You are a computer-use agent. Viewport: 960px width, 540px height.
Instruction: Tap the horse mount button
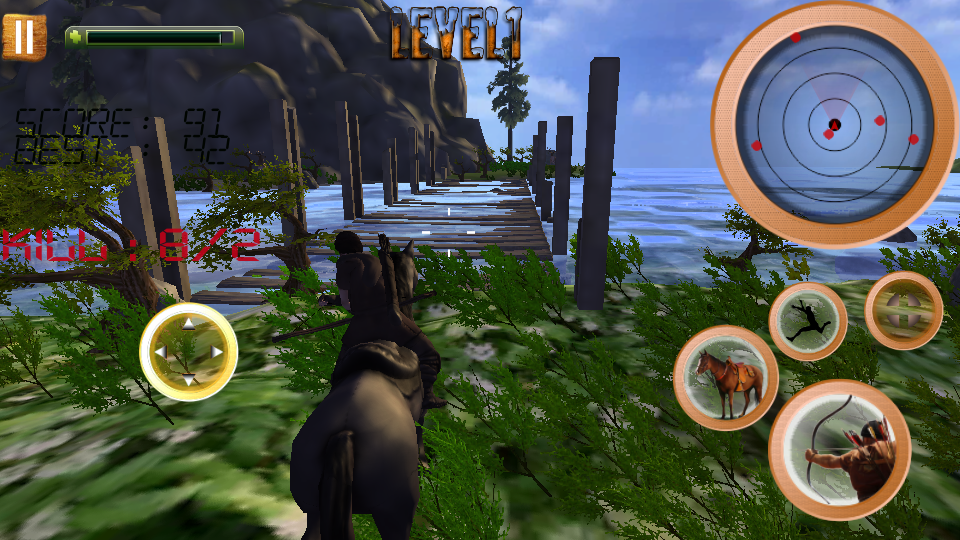(x=726, y=378)
